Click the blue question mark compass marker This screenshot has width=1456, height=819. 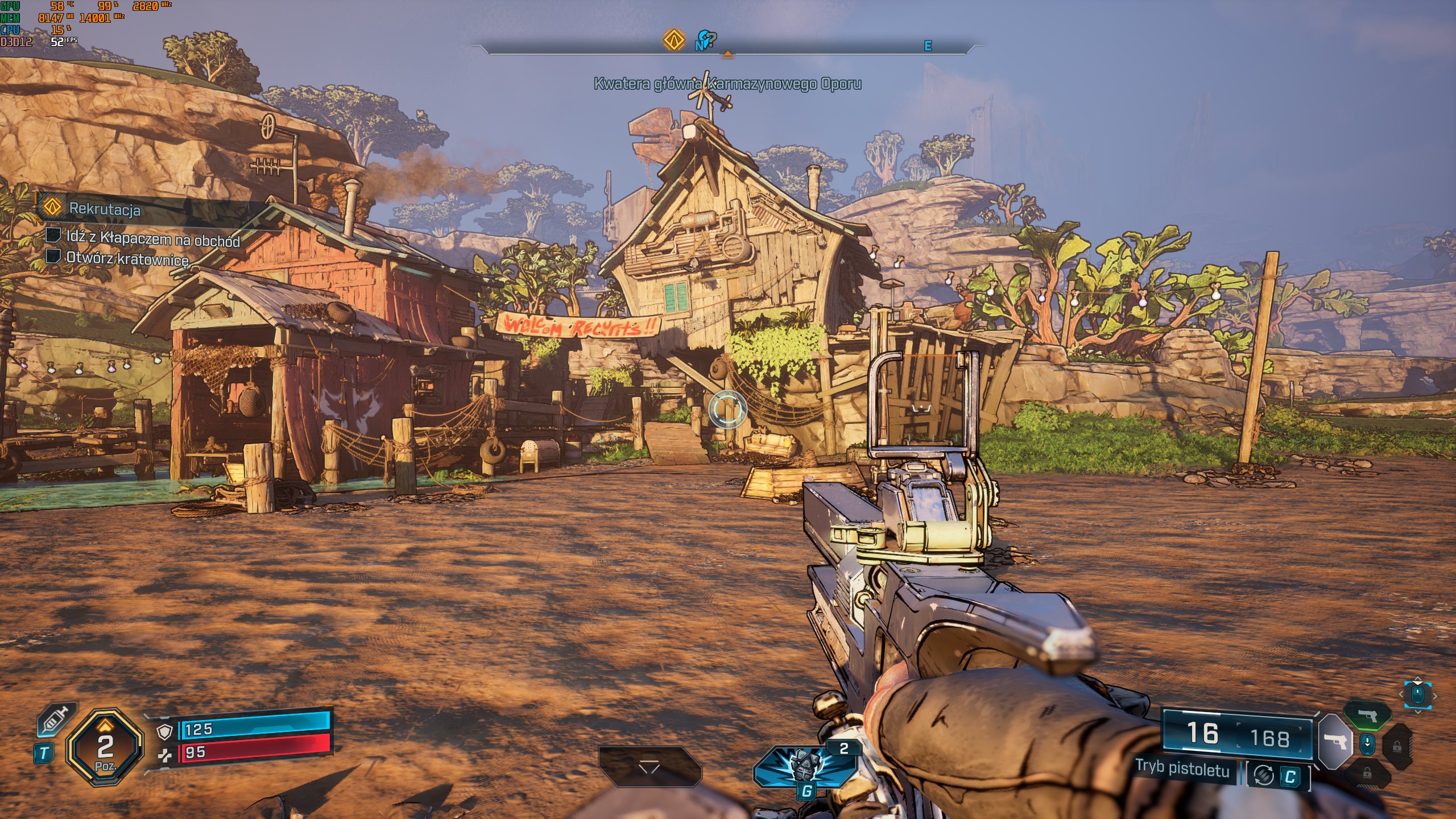click(x=707, y=40)
